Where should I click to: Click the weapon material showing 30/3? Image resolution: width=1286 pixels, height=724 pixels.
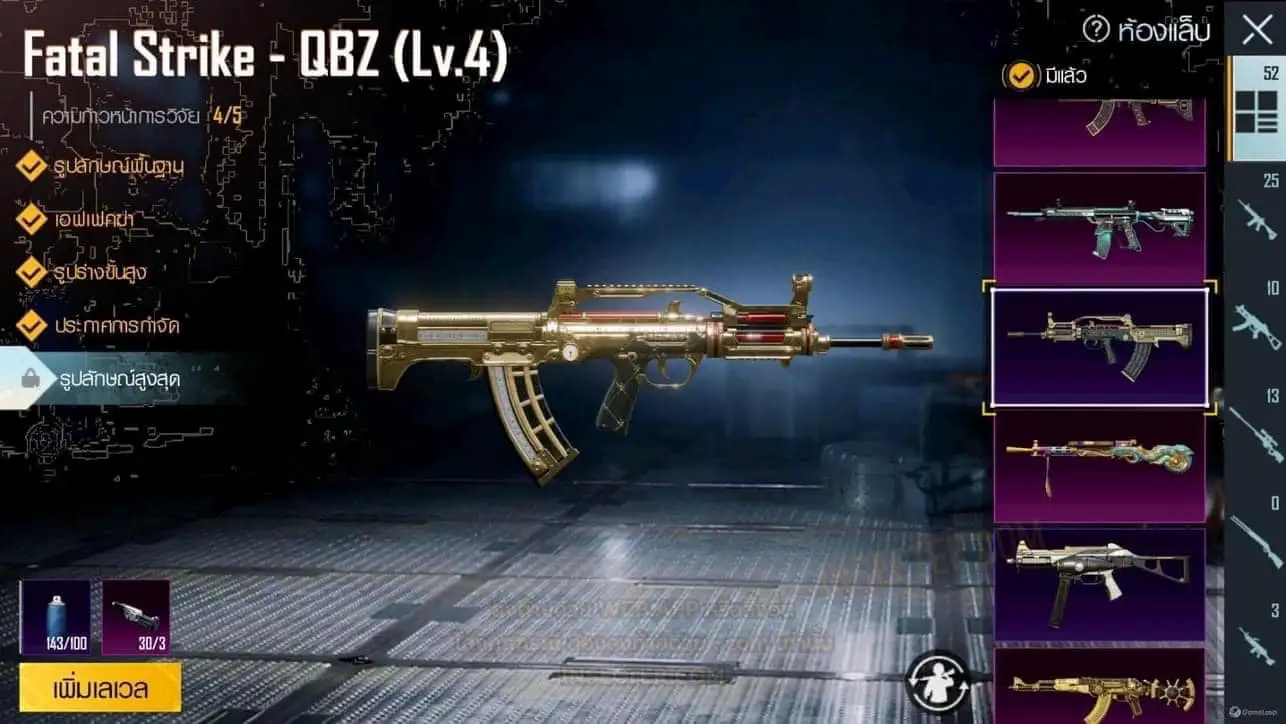point(136,617)
